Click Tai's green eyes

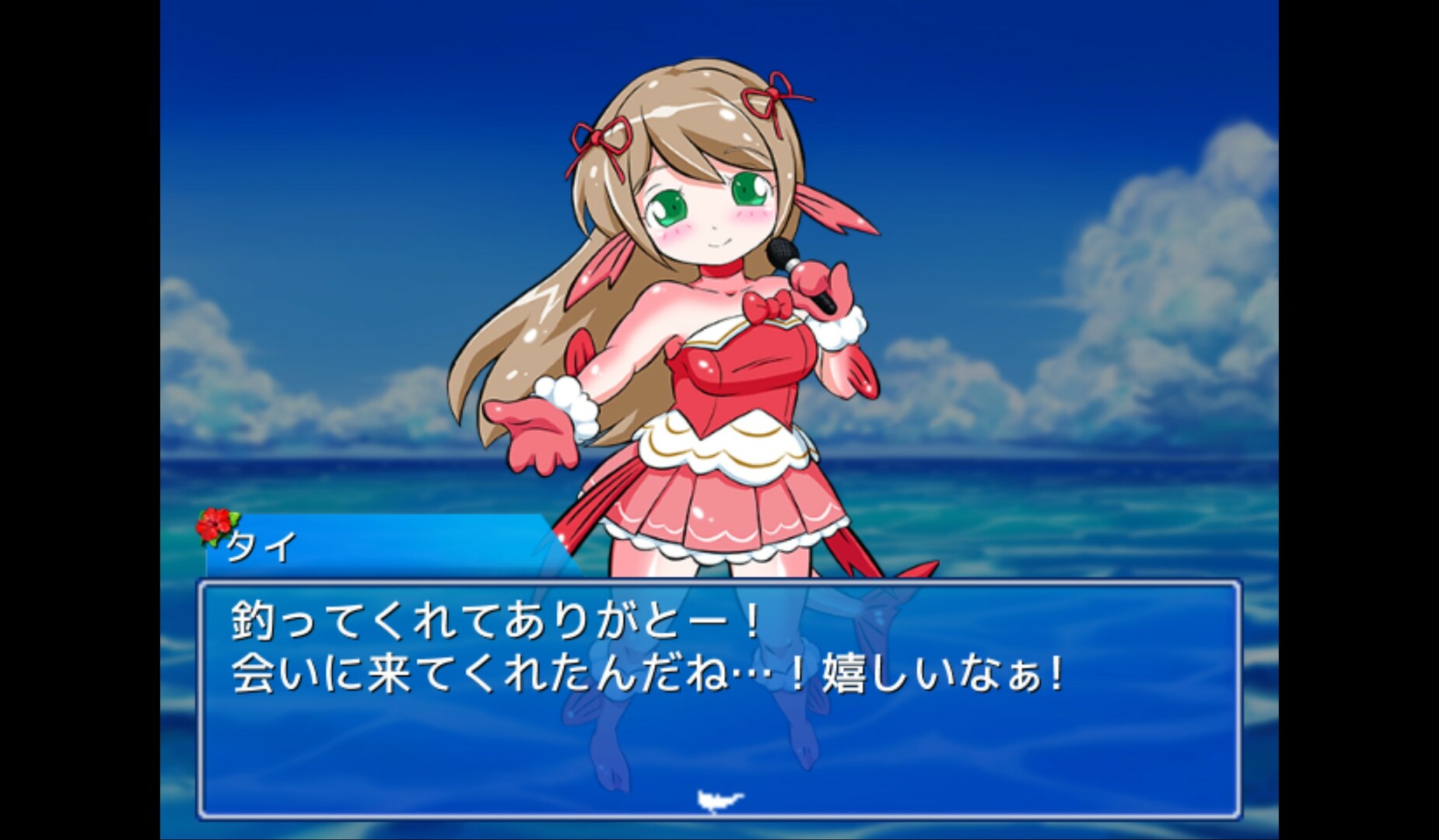[667, 202]
